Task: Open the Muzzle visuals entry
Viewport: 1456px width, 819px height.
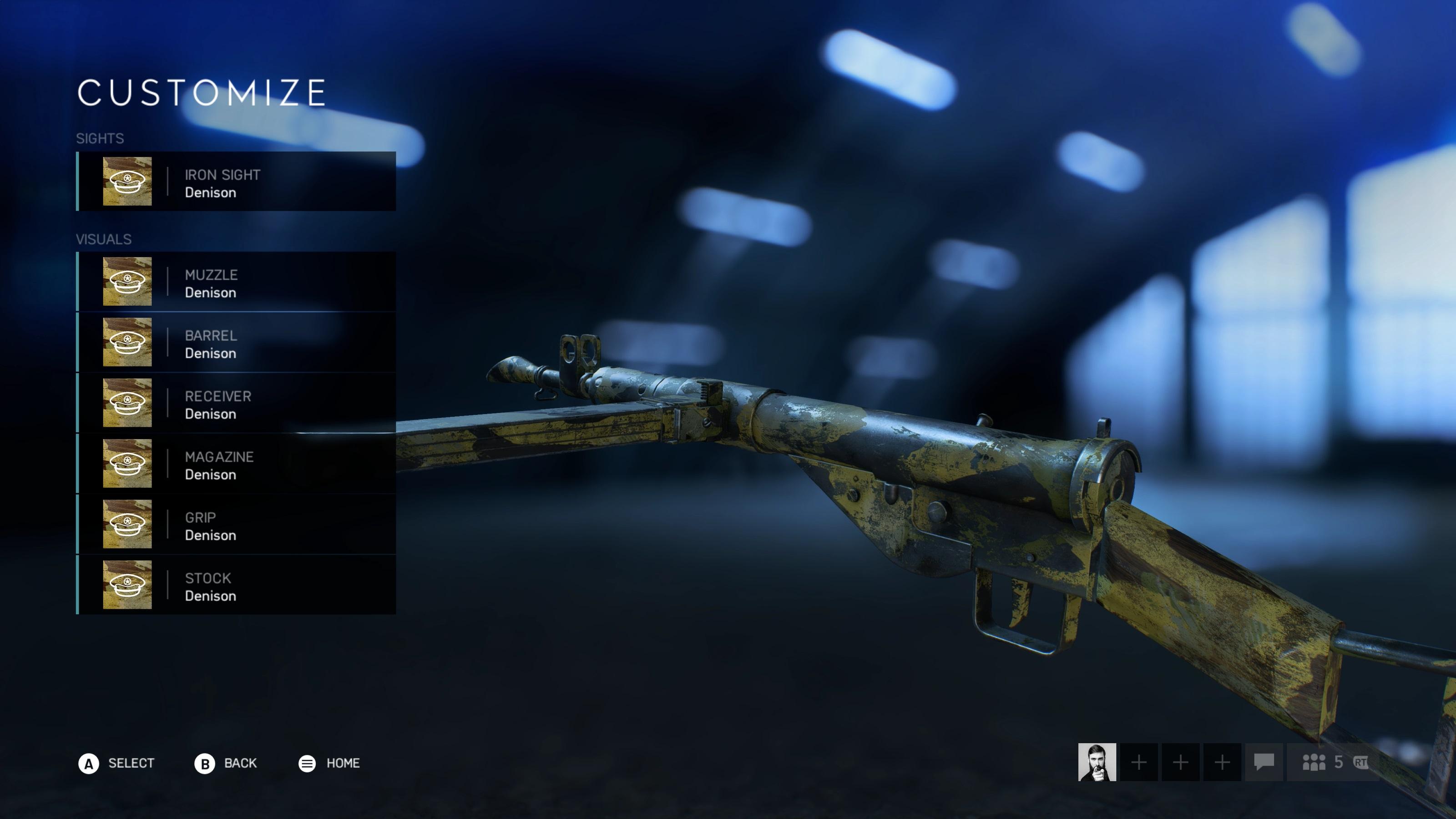Action: 236,282
